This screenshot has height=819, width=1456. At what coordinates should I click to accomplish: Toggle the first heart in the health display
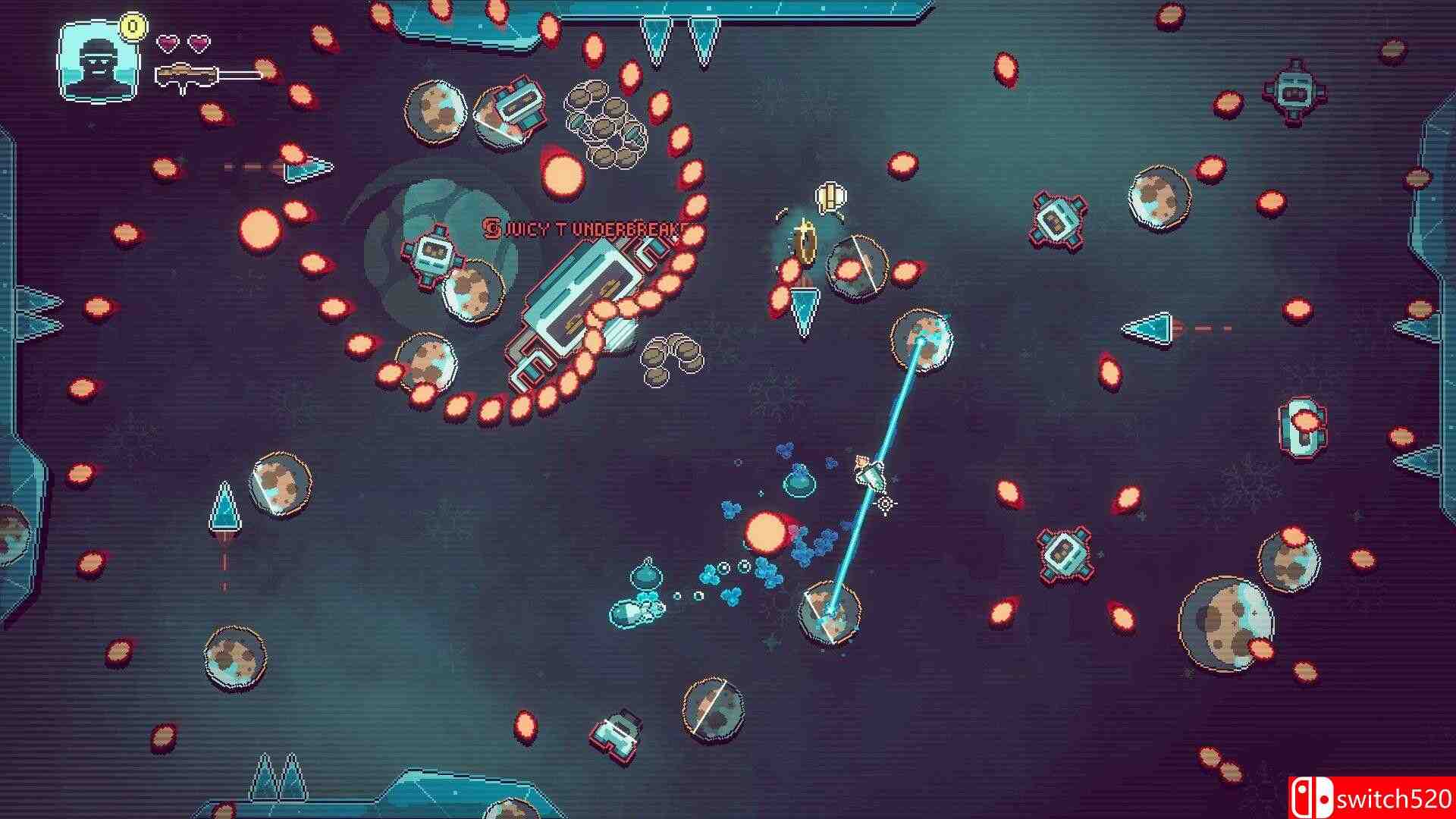click(x=168, y=43)
